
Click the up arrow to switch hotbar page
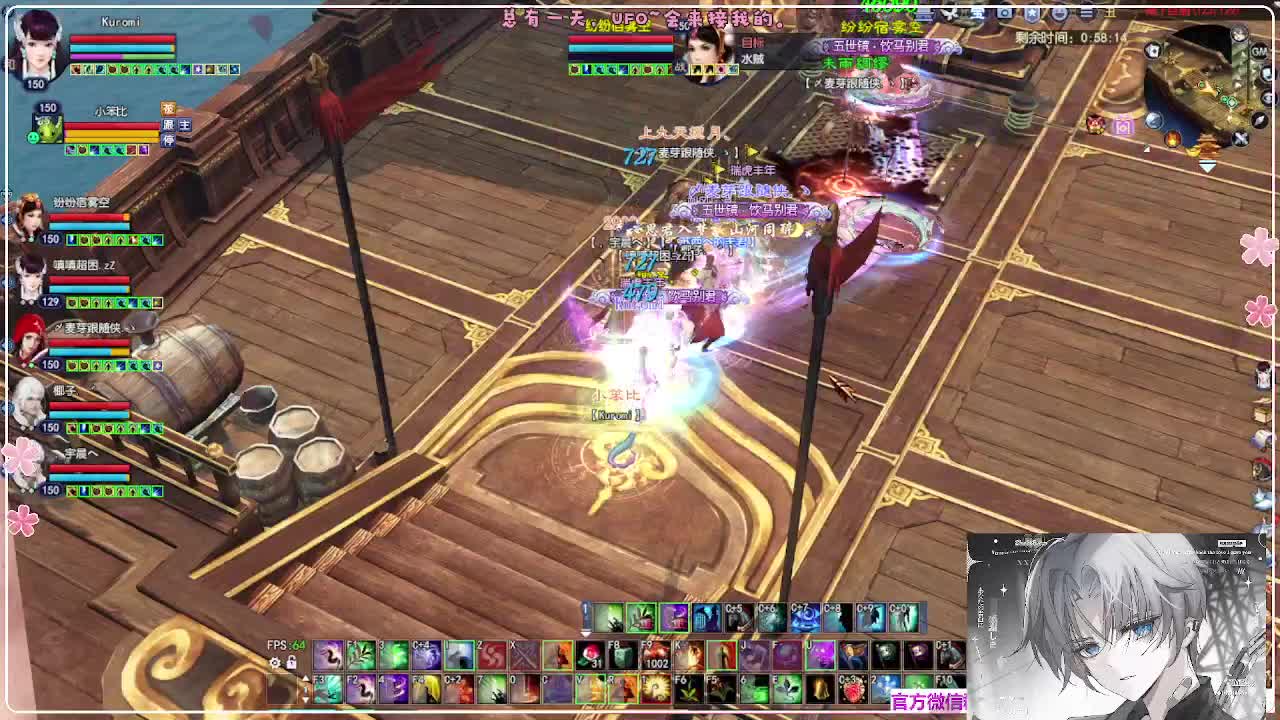tap(306, 678)
